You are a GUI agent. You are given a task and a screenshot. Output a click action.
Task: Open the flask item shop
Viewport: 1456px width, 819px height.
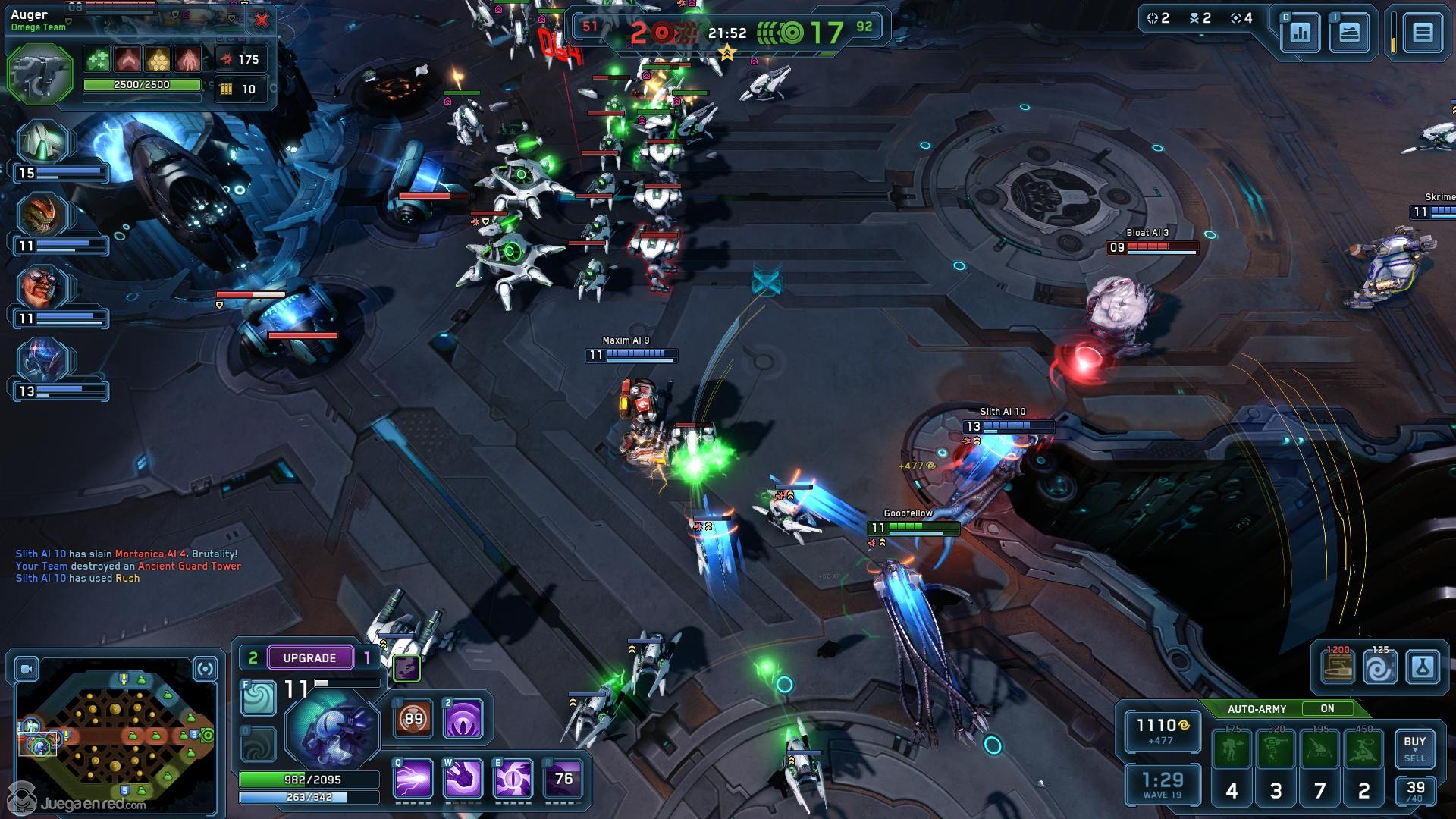[x=1422, y=668]
